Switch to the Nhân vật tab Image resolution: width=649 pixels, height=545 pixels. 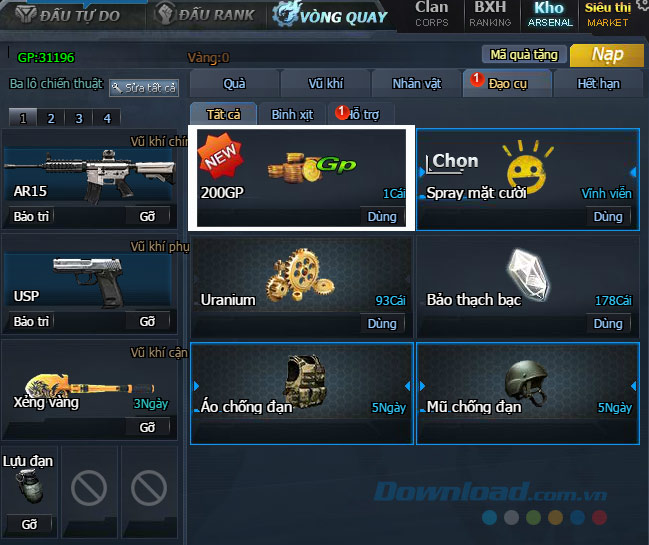[416, 84]
